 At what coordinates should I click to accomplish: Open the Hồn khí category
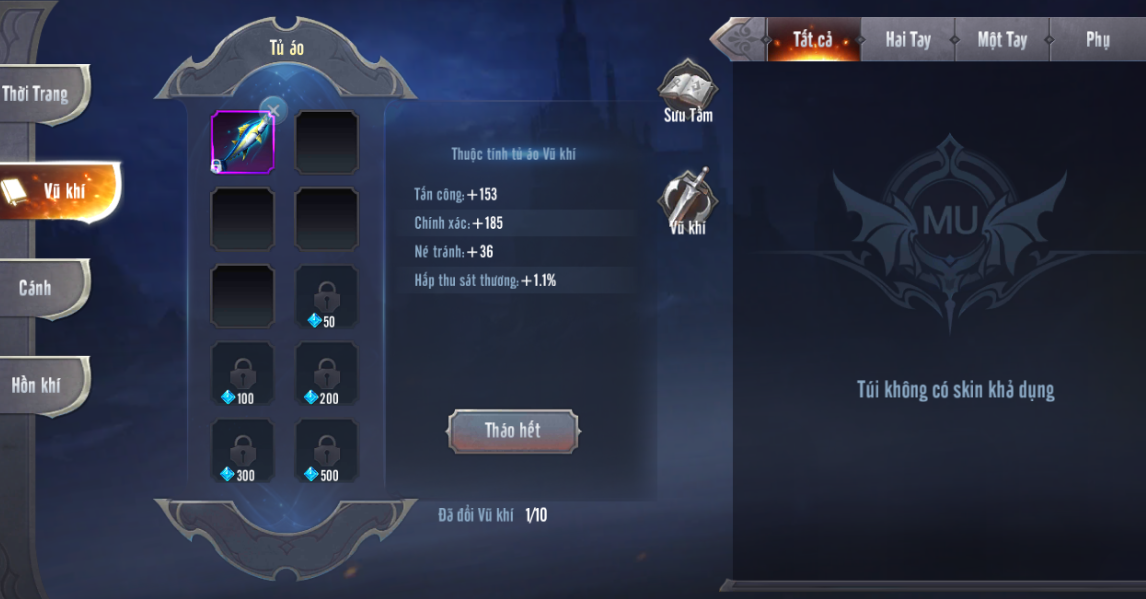point(40,384)
